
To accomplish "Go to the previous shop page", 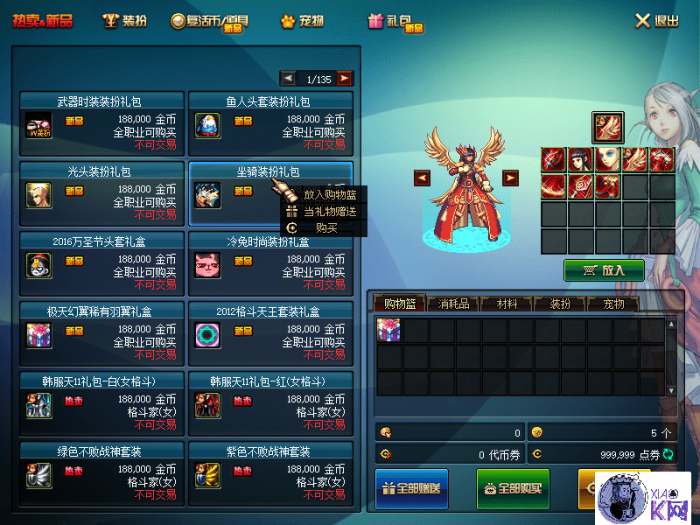I will (x=288, y=78).
